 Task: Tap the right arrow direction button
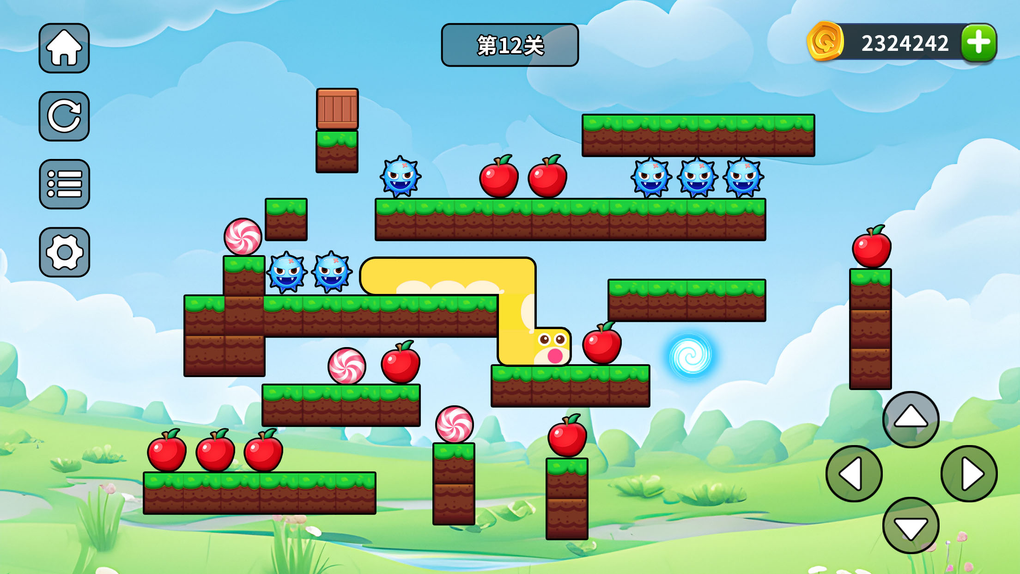click(968, 474)
